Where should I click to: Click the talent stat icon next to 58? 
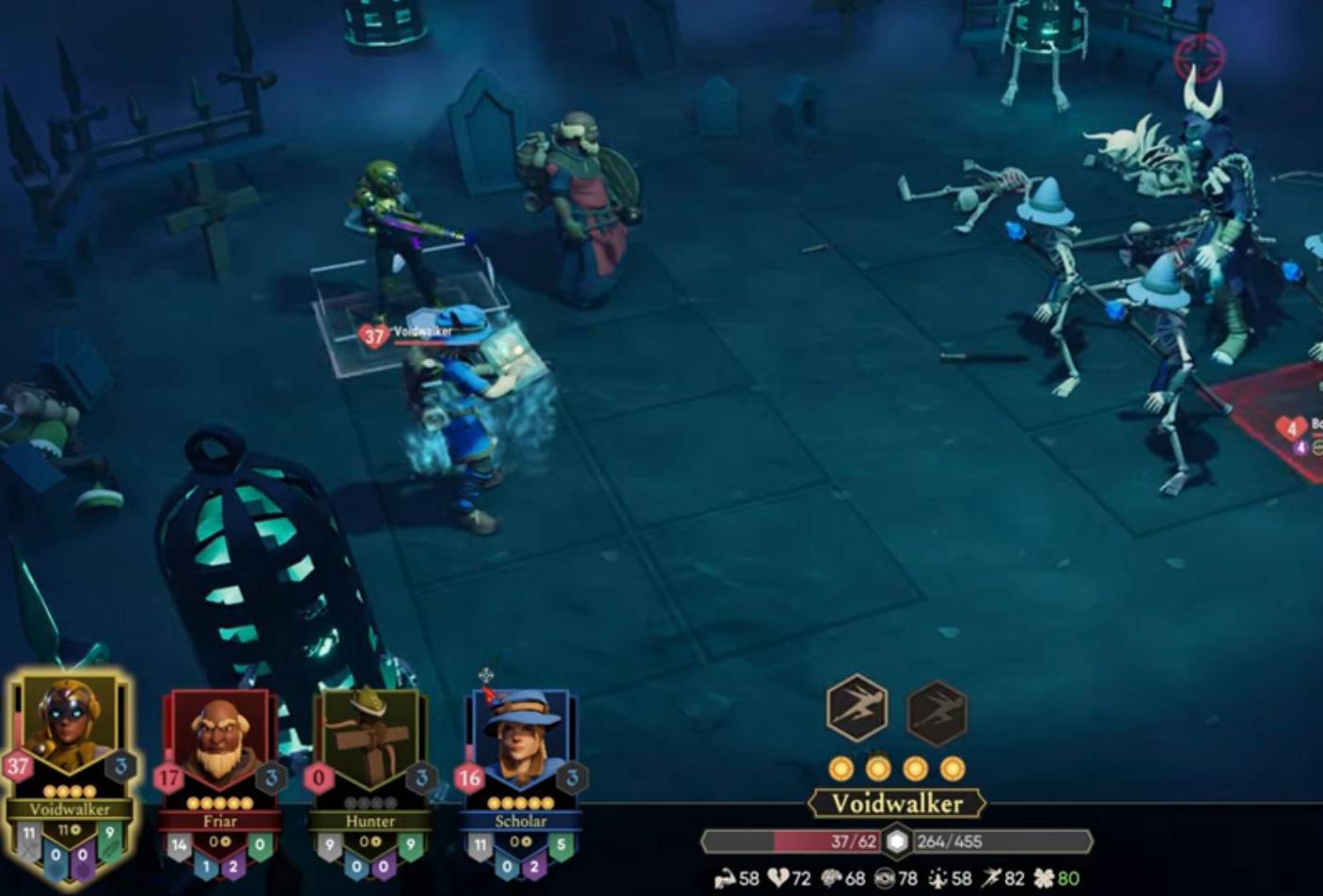[x=937, y=877]
